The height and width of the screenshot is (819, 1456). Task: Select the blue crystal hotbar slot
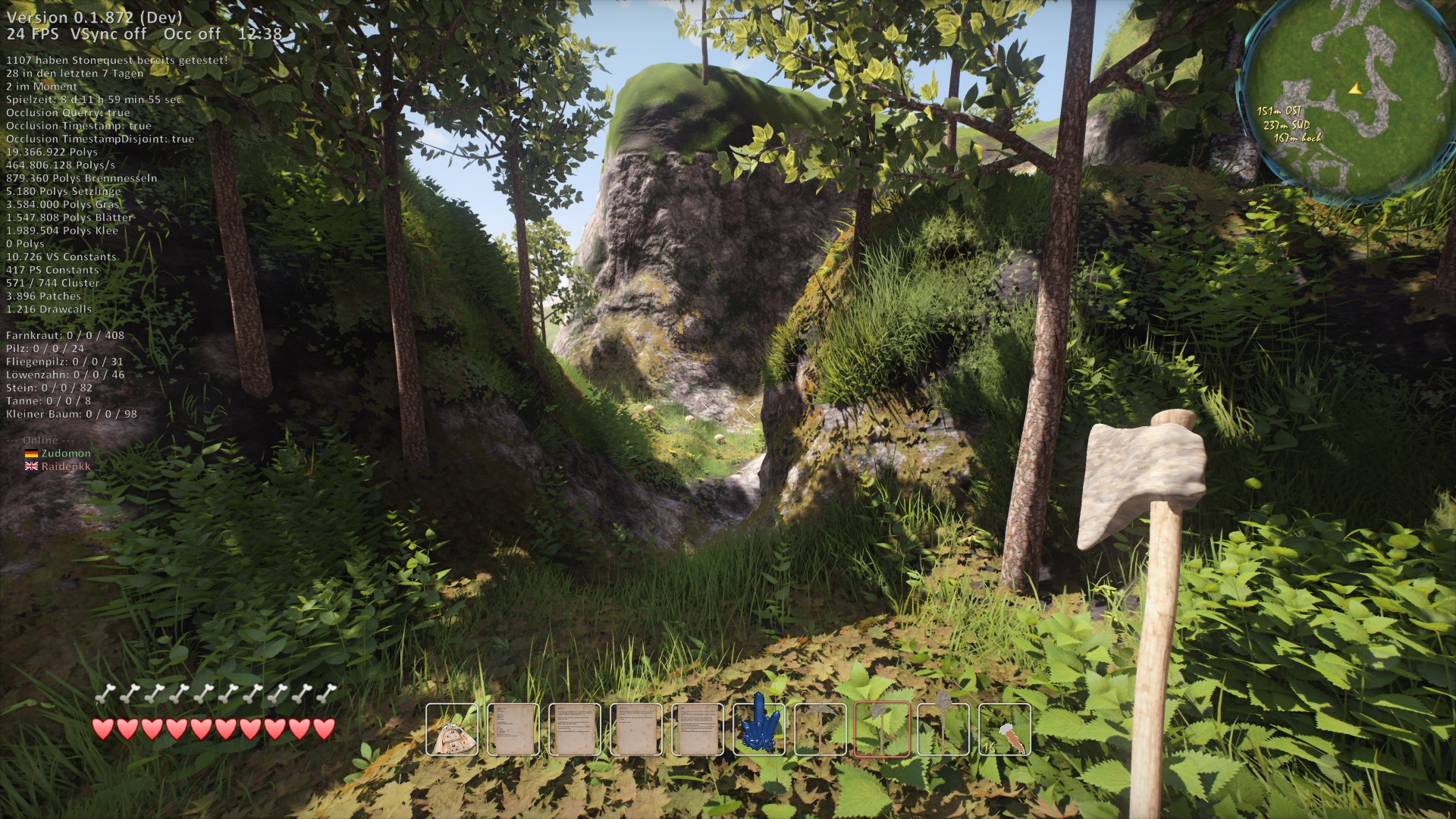[759, 730]
